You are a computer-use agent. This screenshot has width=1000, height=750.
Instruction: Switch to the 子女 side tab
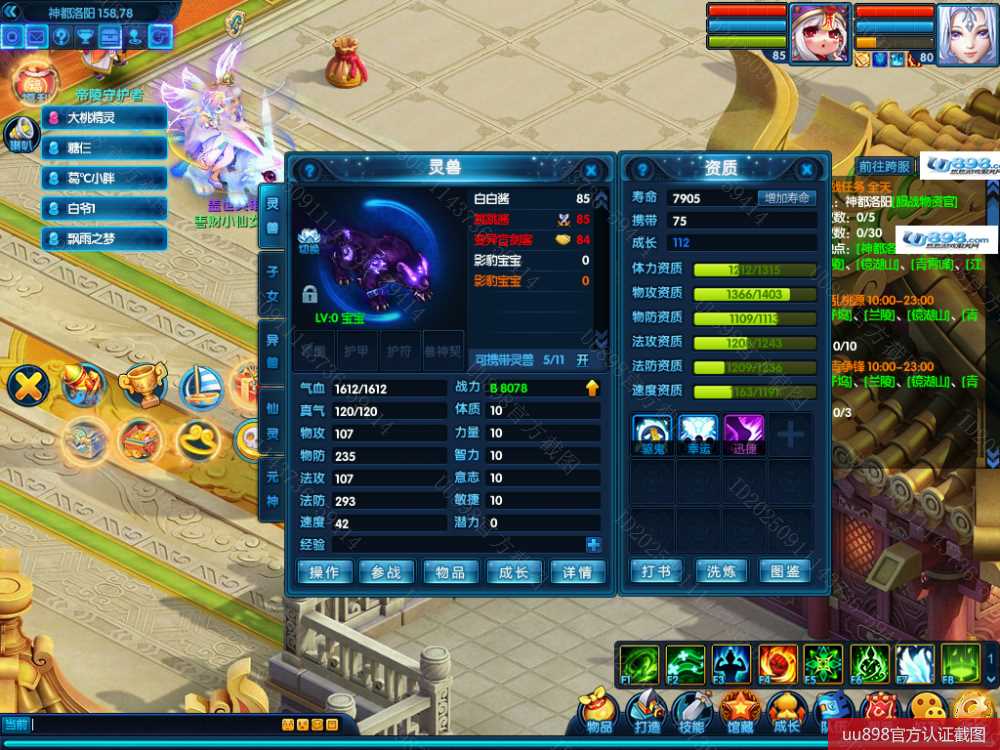pos(271,282)
